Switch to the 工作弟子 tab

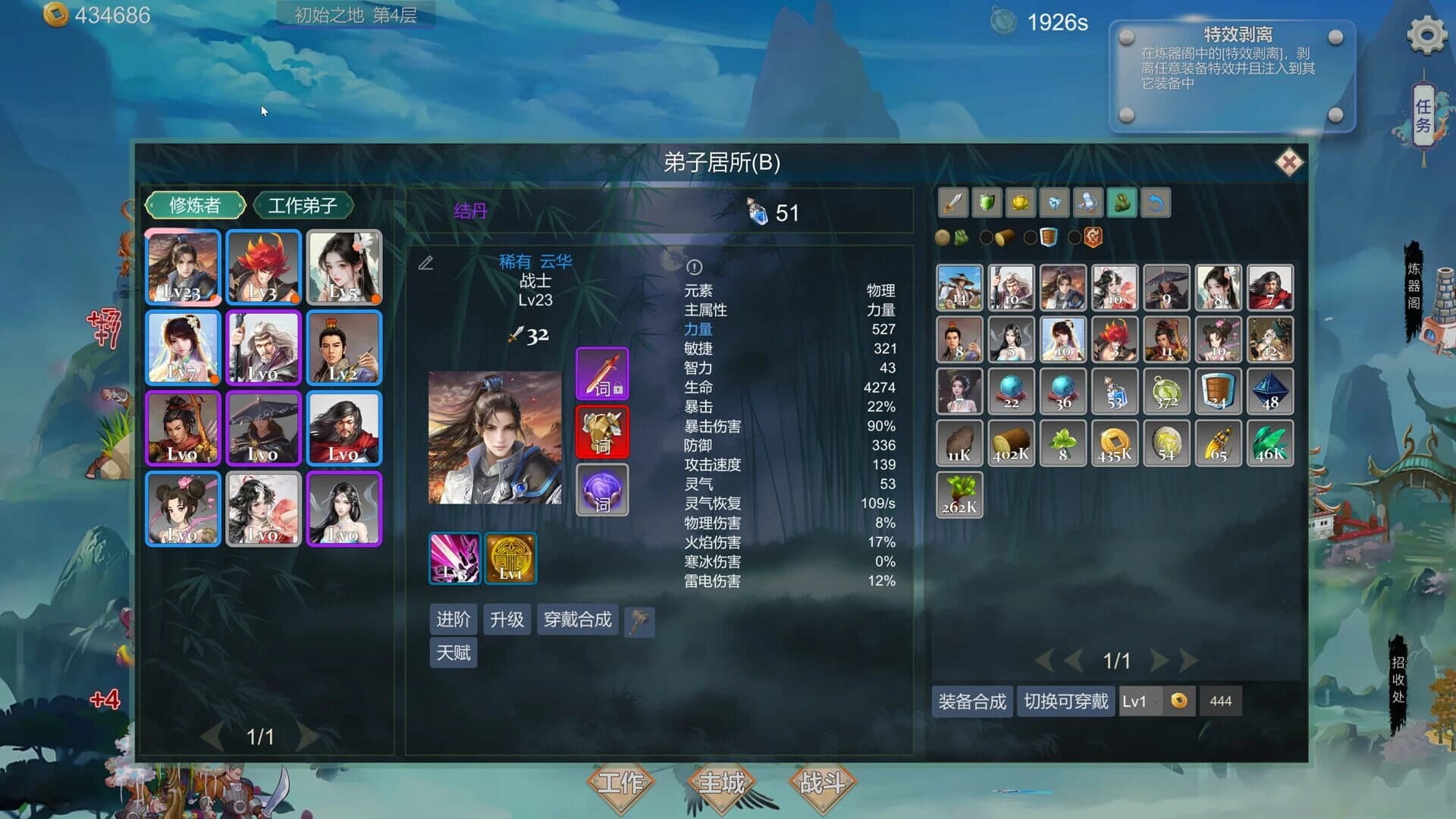click(303, 206)
